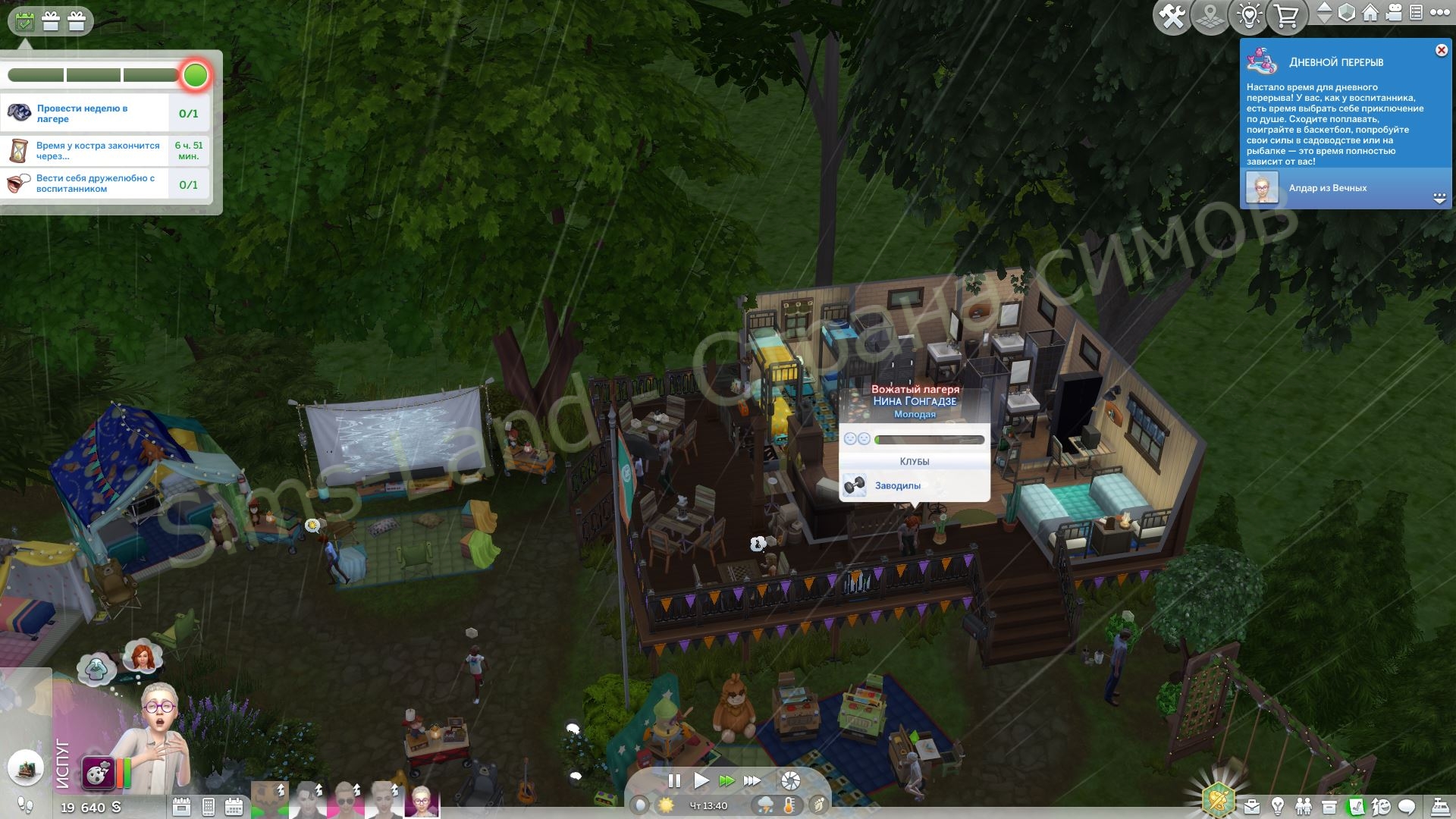
Task: Open the Sim's inventory box
Action: 1329,807
